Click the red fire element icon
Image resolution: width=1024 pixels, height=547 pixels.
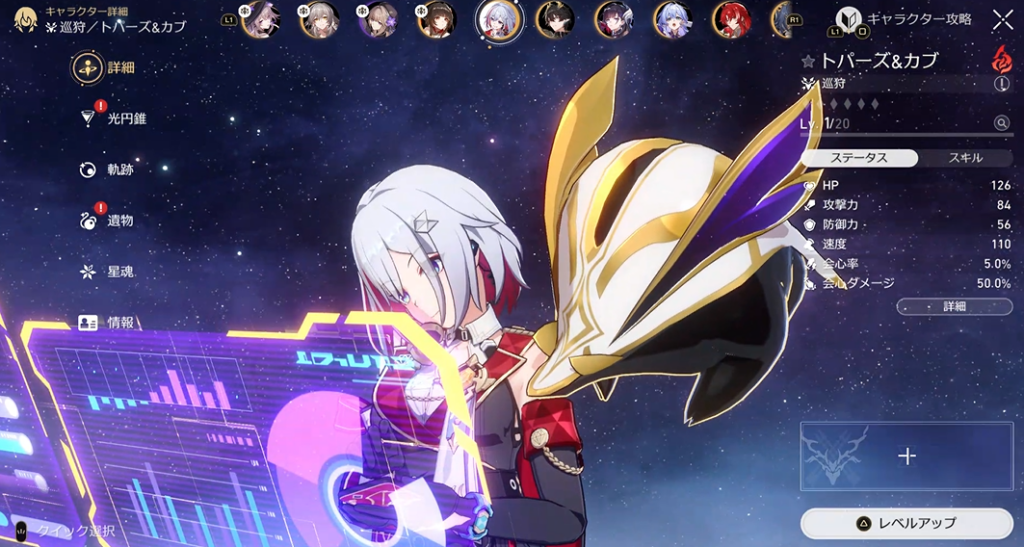[1001, 59]
